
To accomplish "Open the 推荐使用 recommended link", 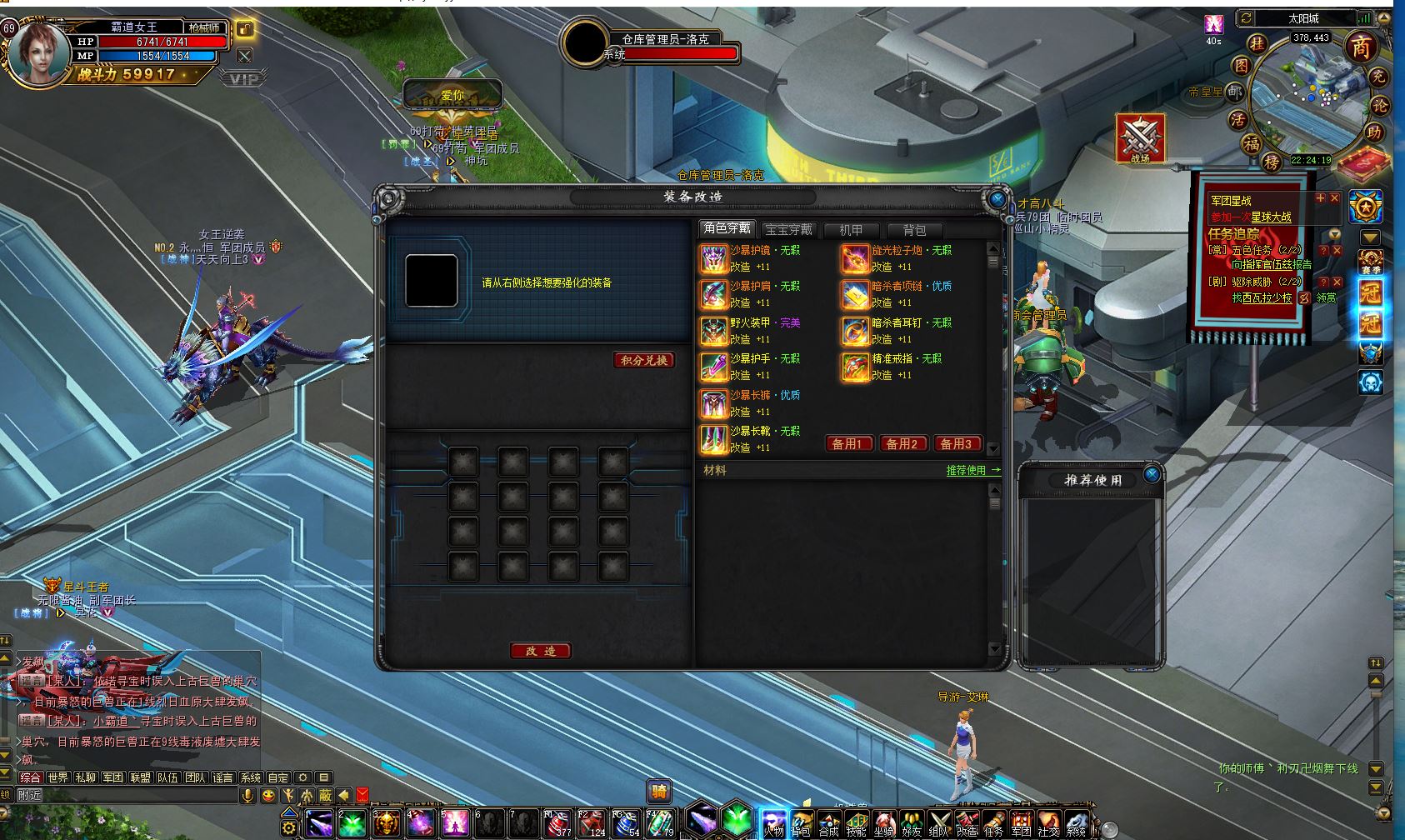I will [x=972, y=471].
